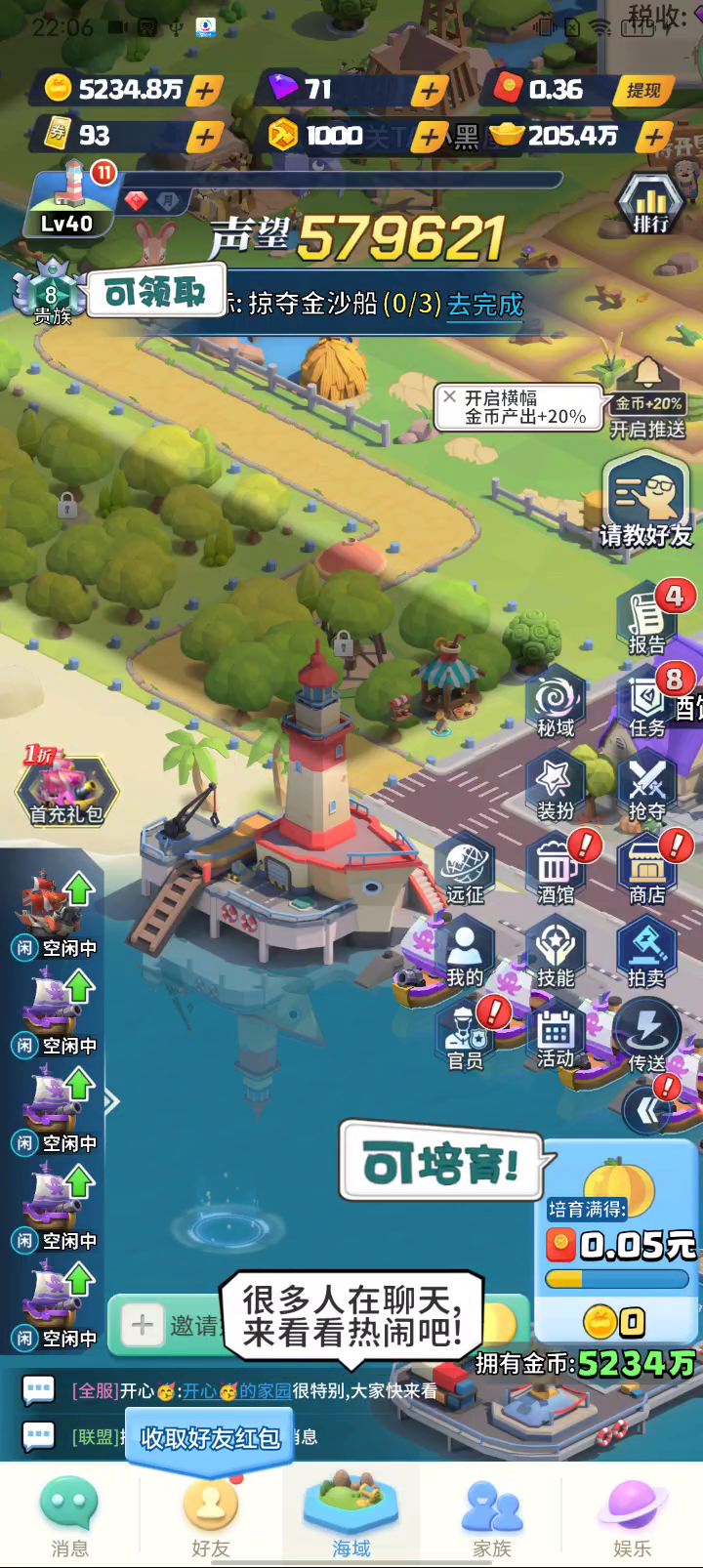Close the 开启横幅 banner tip
This screenshot has width=703, height=1568.
[449, 397]
